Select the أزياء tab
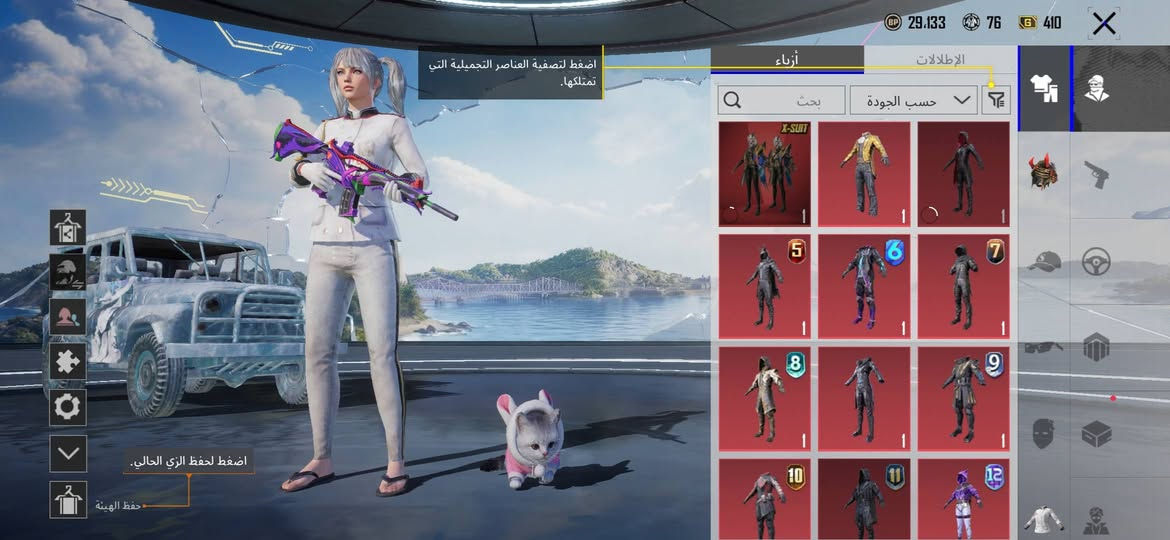The height and width of the screenshot is (540, 1170). pos(787,60)
